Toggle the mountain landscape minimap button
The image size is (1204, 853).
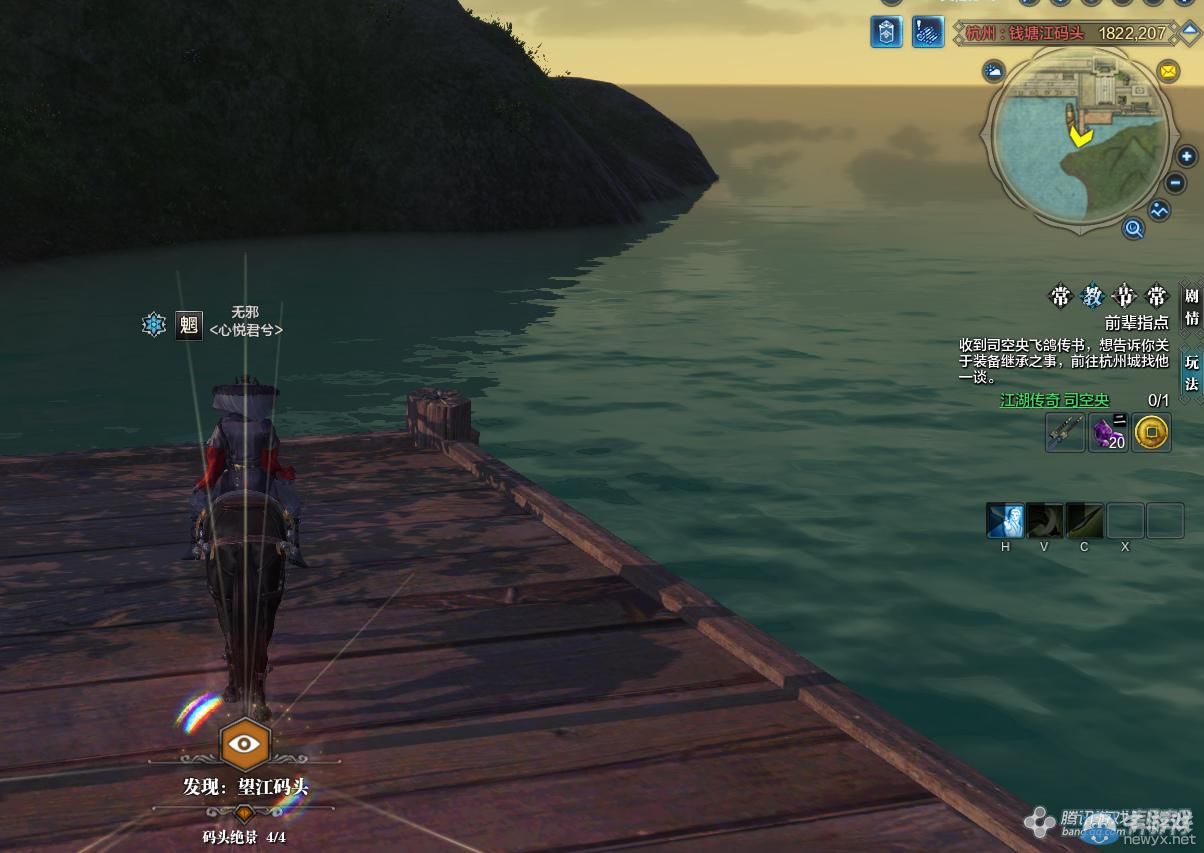pos(1159,211)
